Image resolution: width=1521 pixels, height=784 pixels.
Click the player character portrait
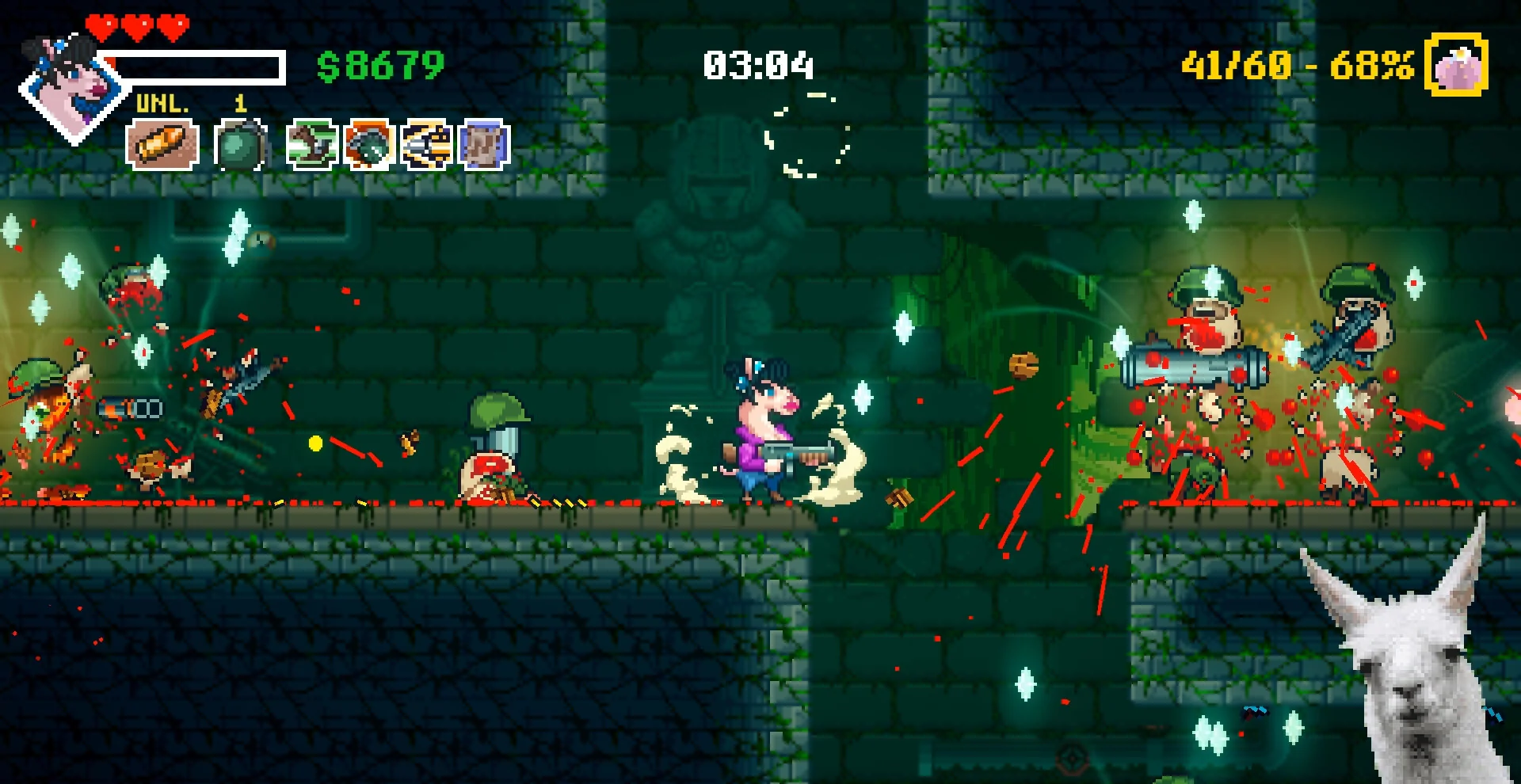(71, 86)
